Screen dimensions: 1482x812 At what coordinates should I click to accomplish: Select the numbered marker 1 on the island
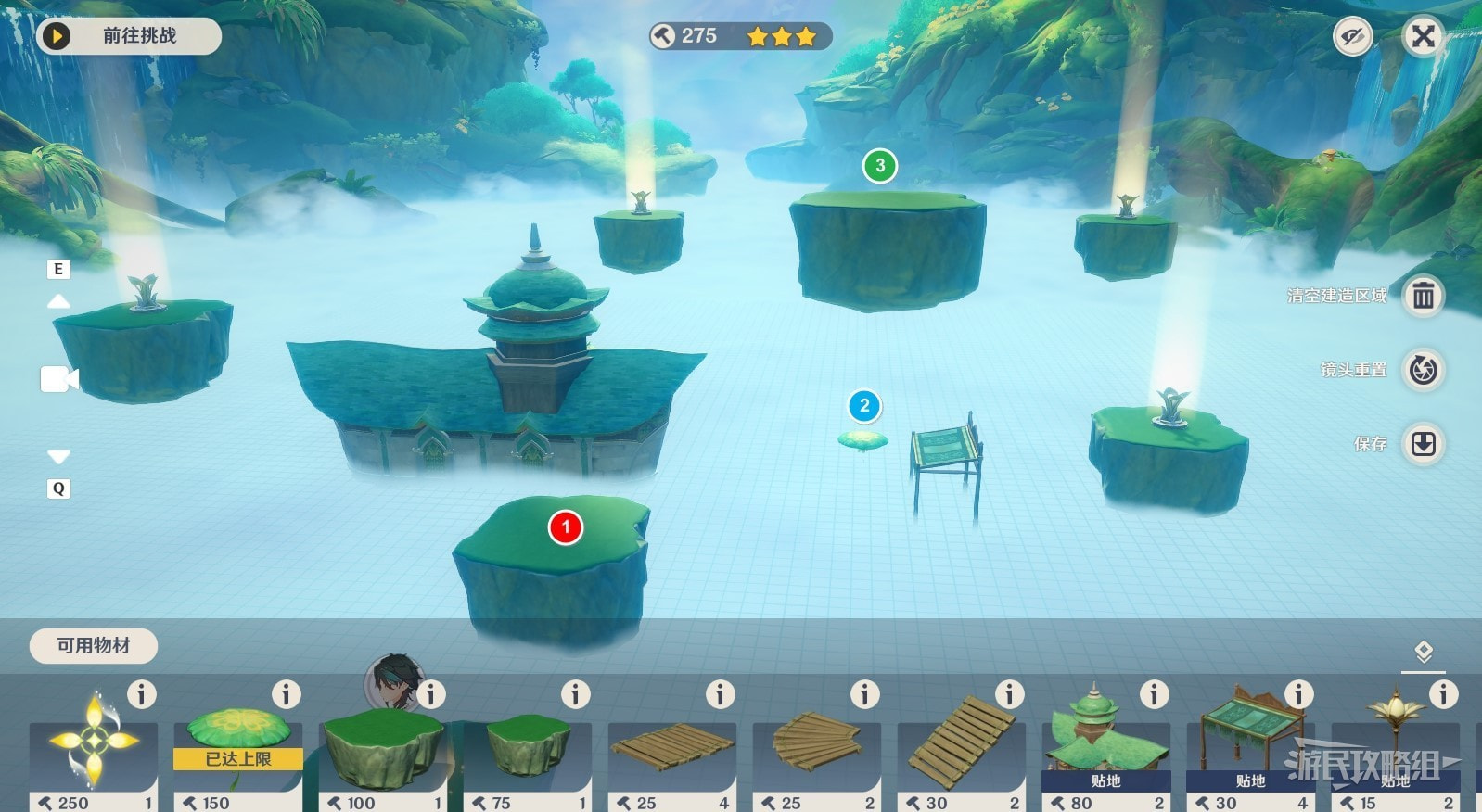(x=565, y=527)
